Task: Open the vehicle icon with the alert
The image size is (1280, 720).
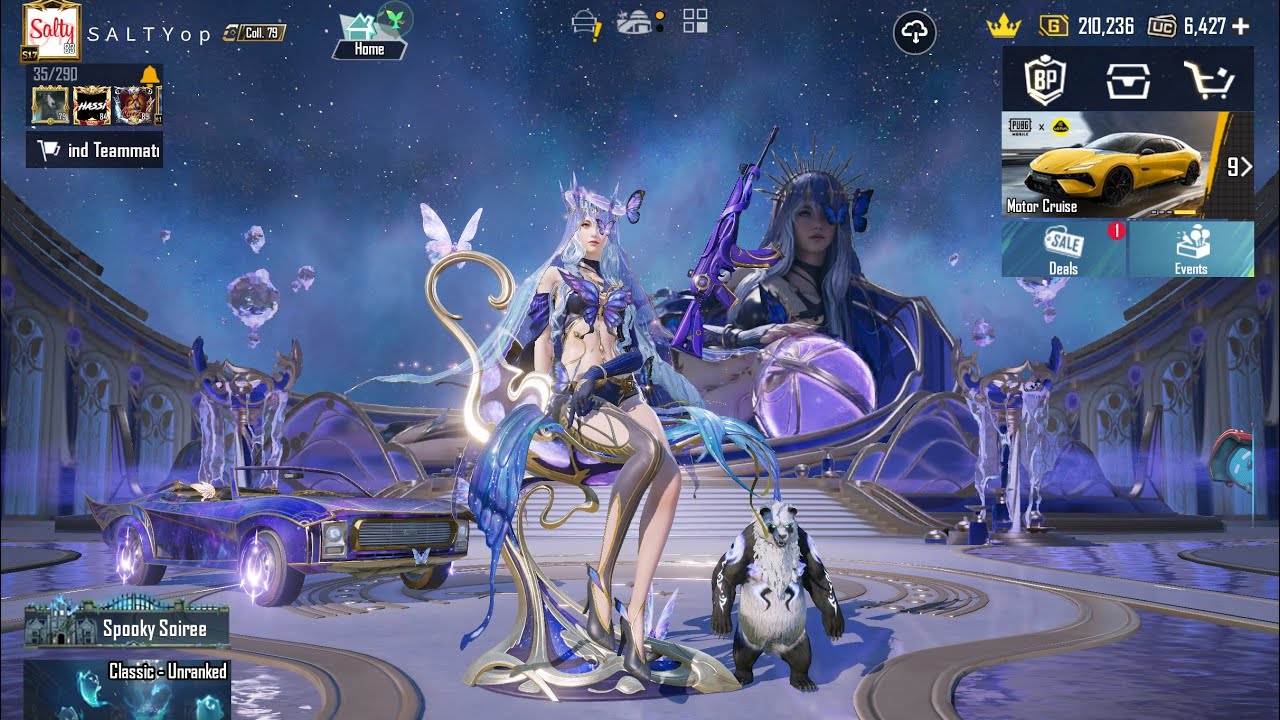Action: [585, 24]
